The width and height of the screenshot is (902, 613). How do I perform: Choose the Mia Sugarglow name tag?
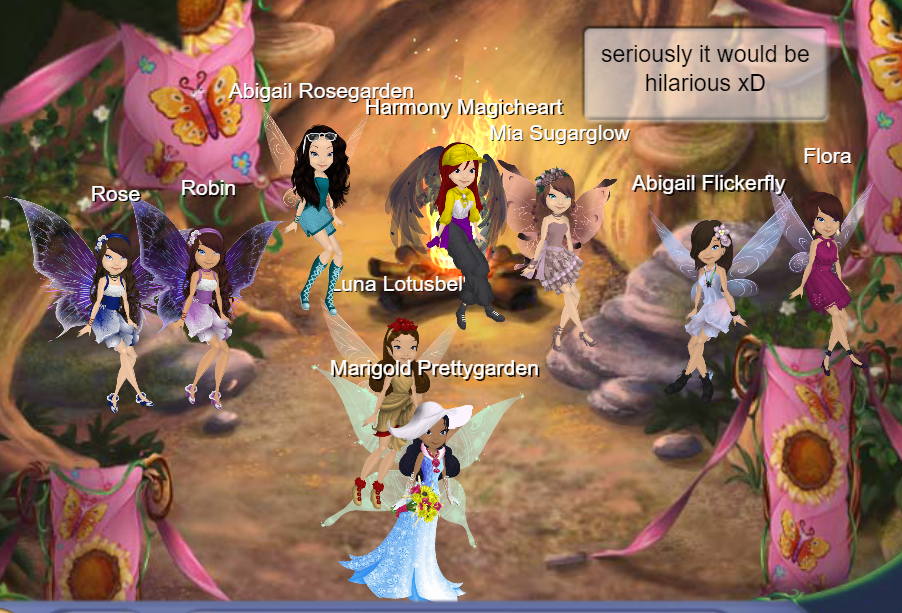click(x=559, y=133)
